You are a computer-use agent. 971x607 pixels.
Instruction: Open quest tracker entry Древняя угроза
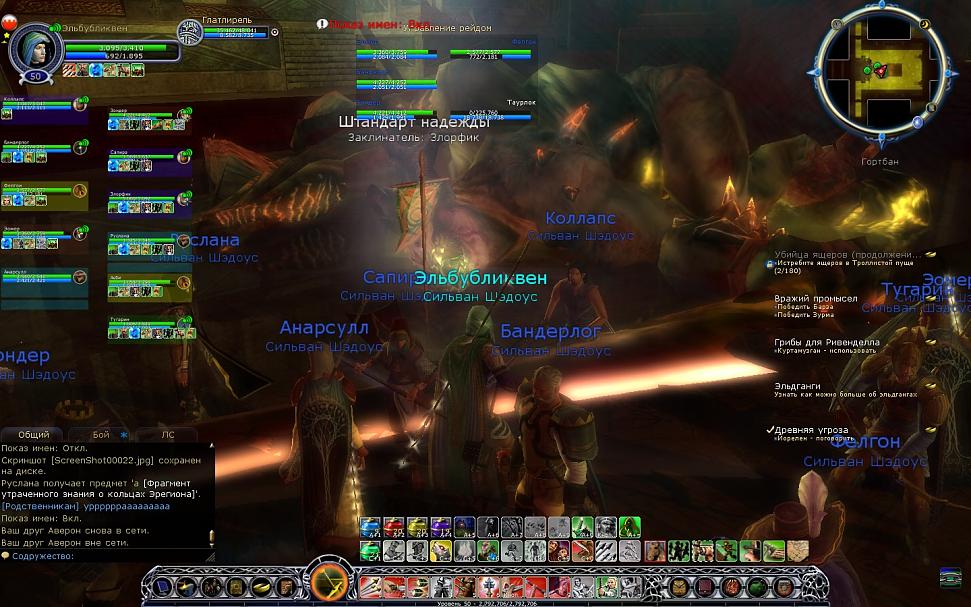[811, 430]
